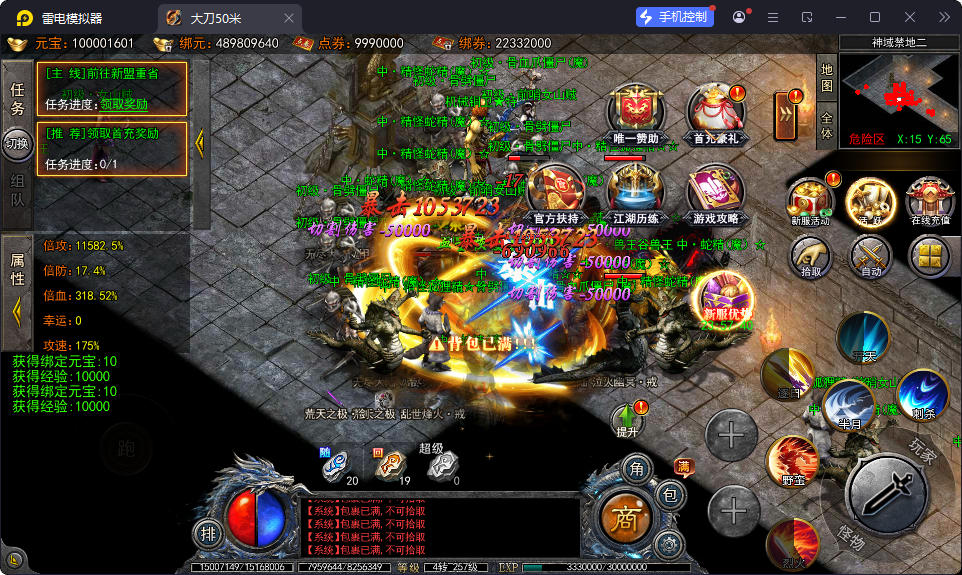
Task: Tap the 拾取 pickup hand button
Action: pyautogui.click(x=811, y=255)
